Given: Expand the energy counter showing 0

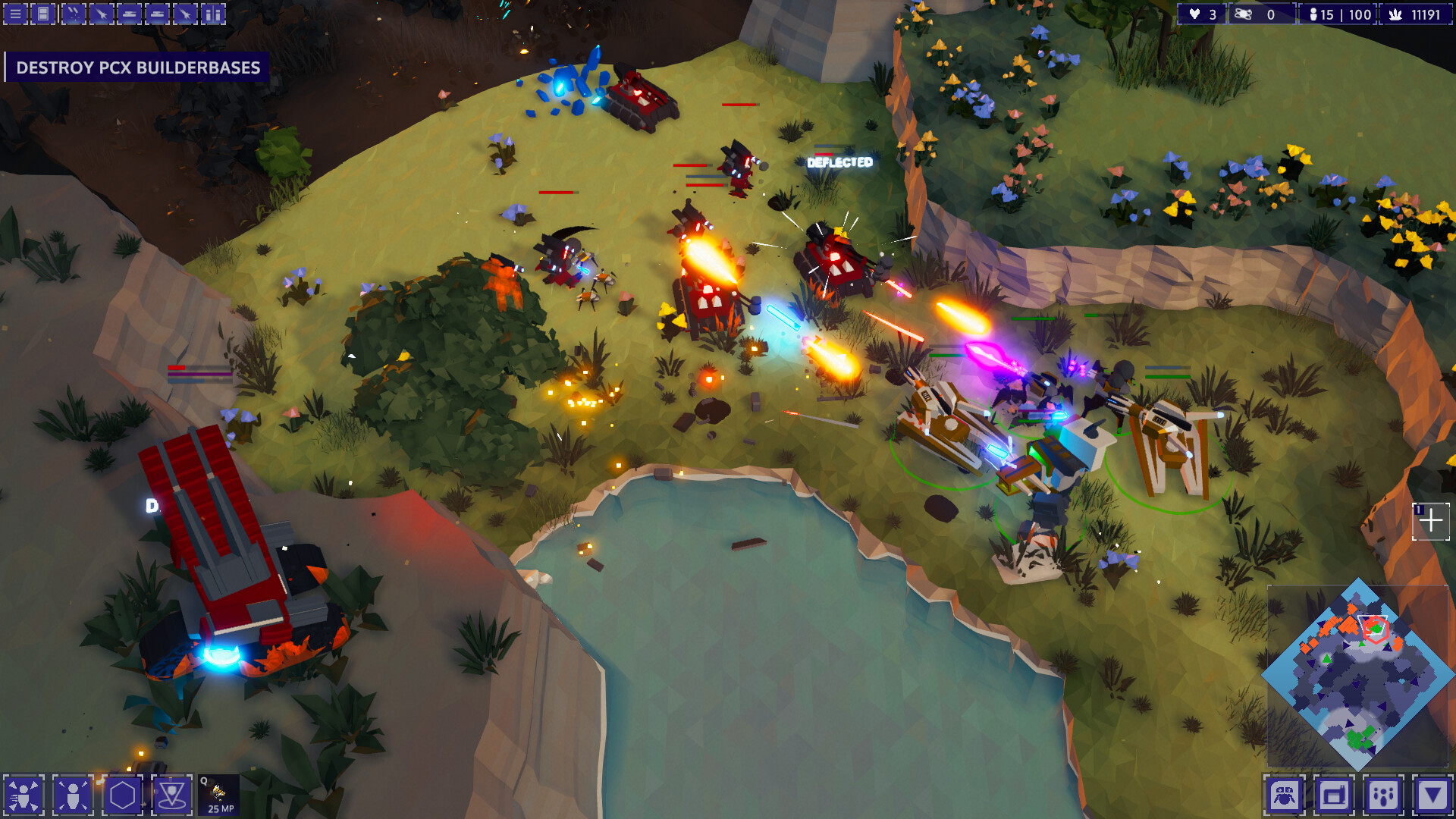Looking at the screenshot, I should coord(1262,14).
